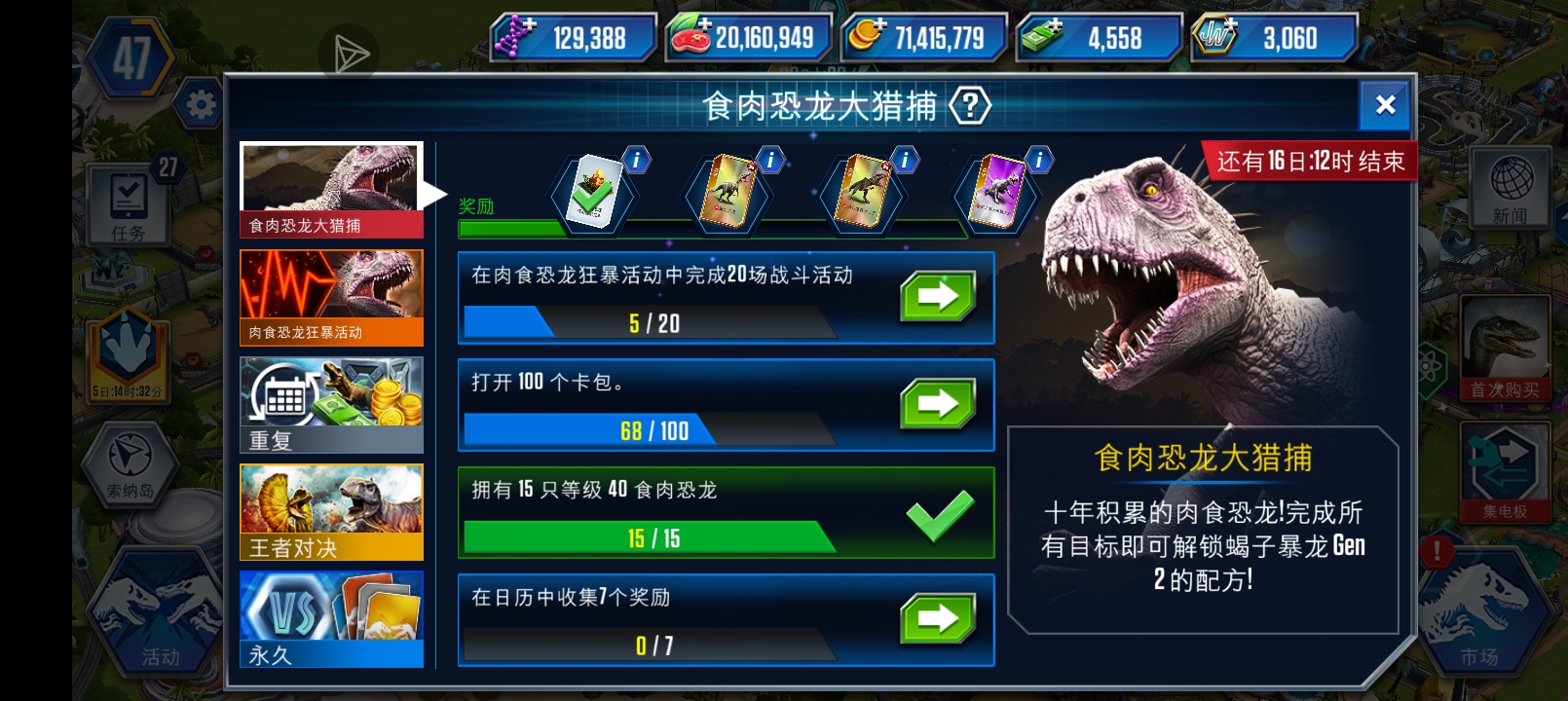Image resolution: width=1568 pixels, height=701 pixels.
Task: Open the settings gear icon
Action: (x=202, y=104)
